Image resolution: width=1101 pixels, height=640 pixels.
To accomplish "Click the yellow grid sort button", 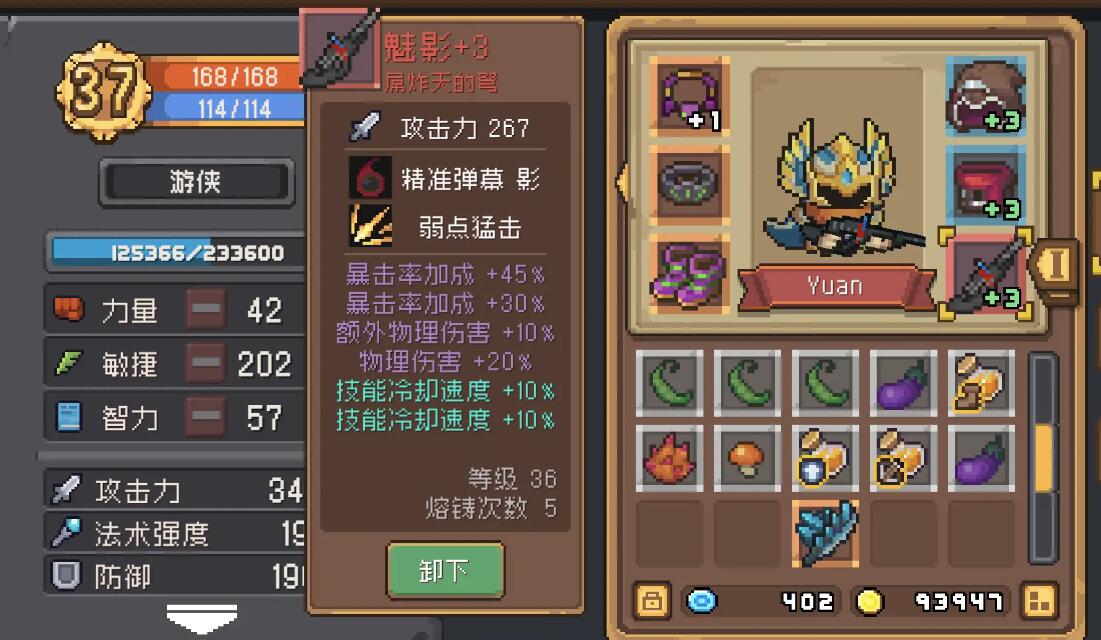I will click(x=1039, y=601).
